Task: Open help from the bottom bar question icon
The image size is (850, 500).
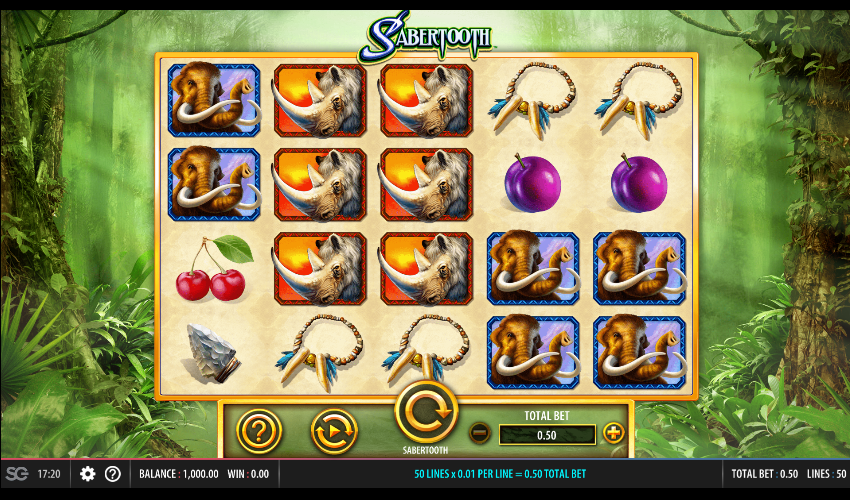Action: point(113,473)
